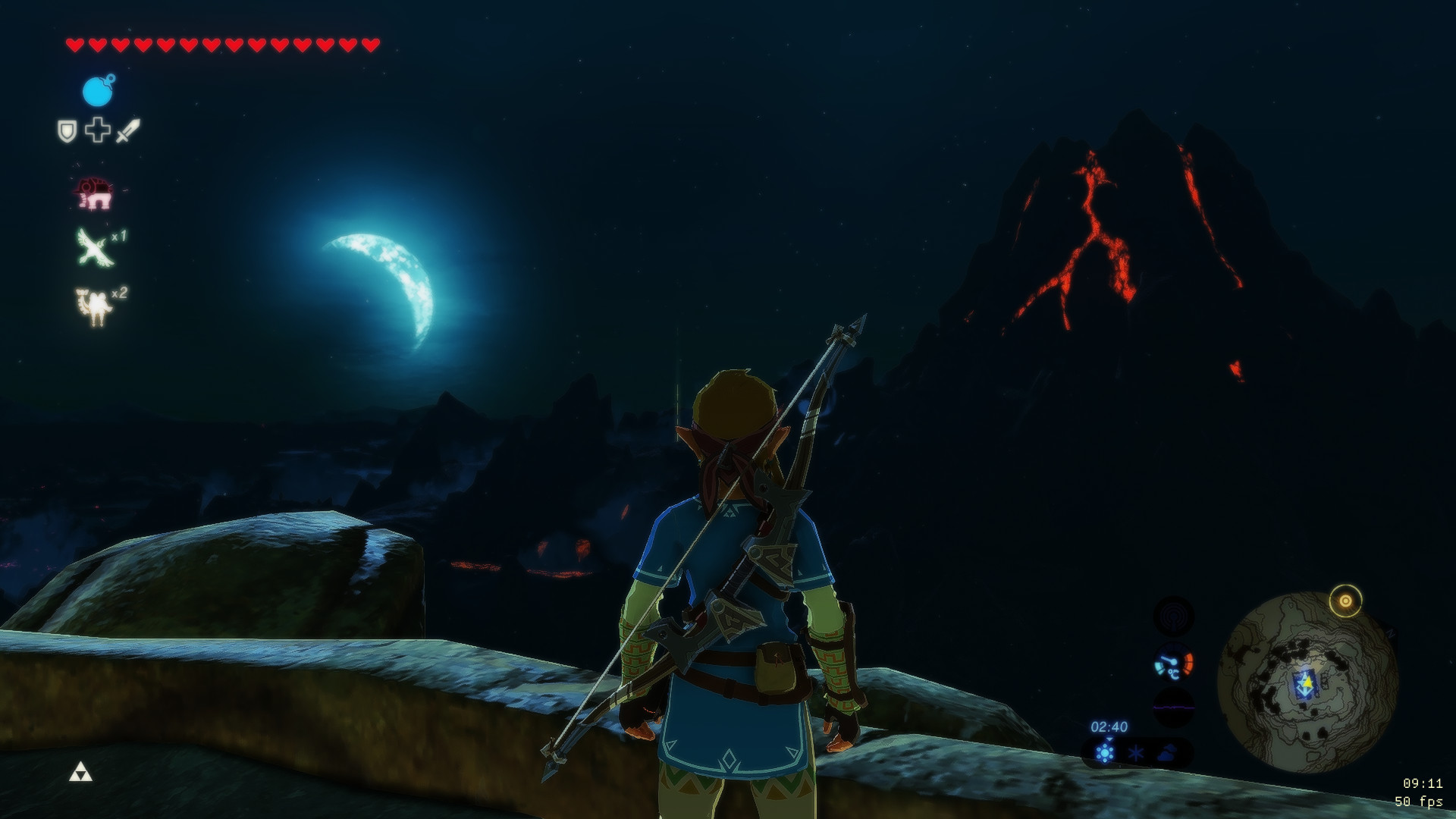Adjust the circular temperature gauge dial
Viewport: 1456px width, 819px height.
(x=1173, y=661)
